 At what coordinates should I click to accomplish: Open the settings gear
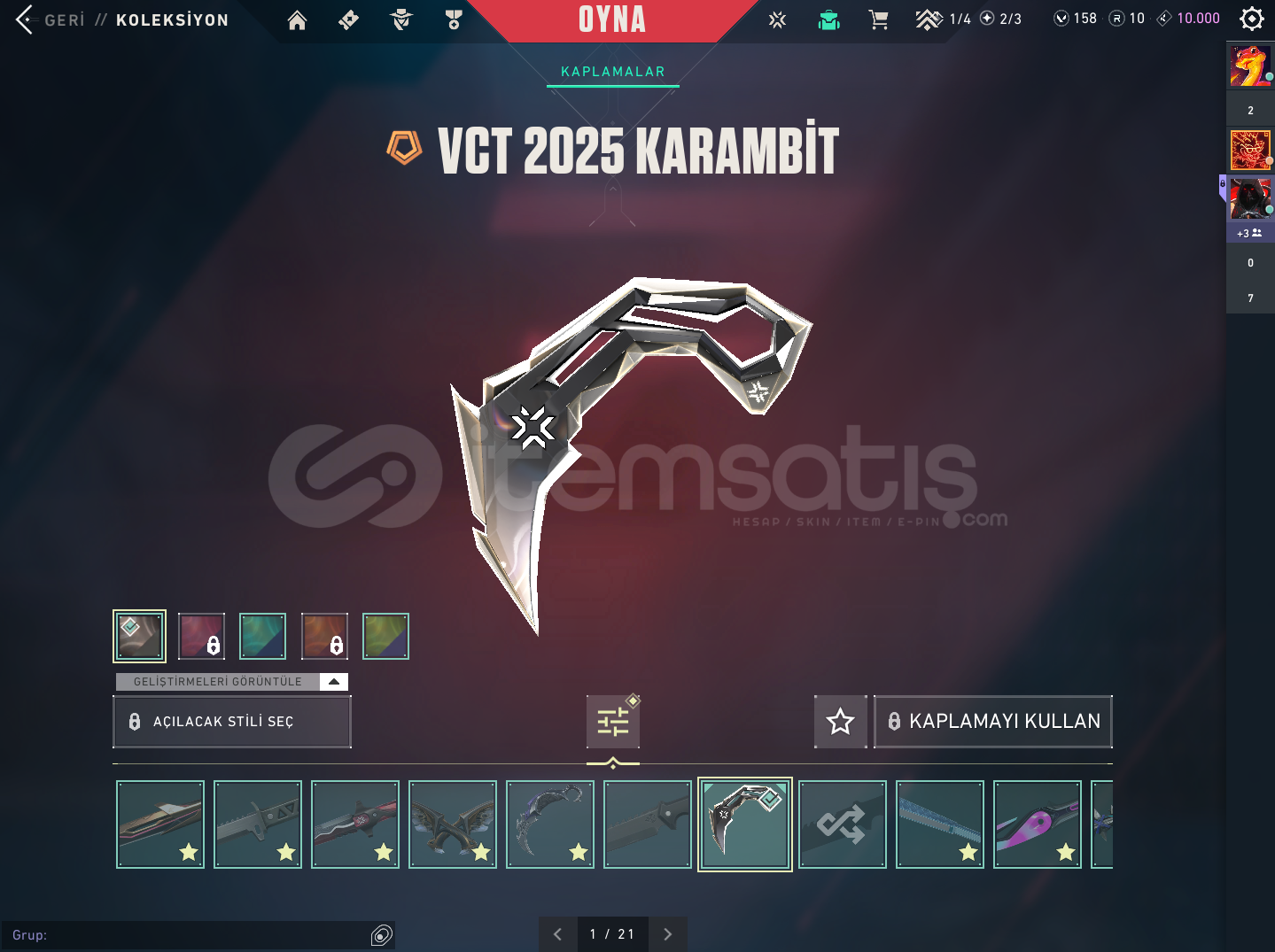click(x=1251, y=19)
